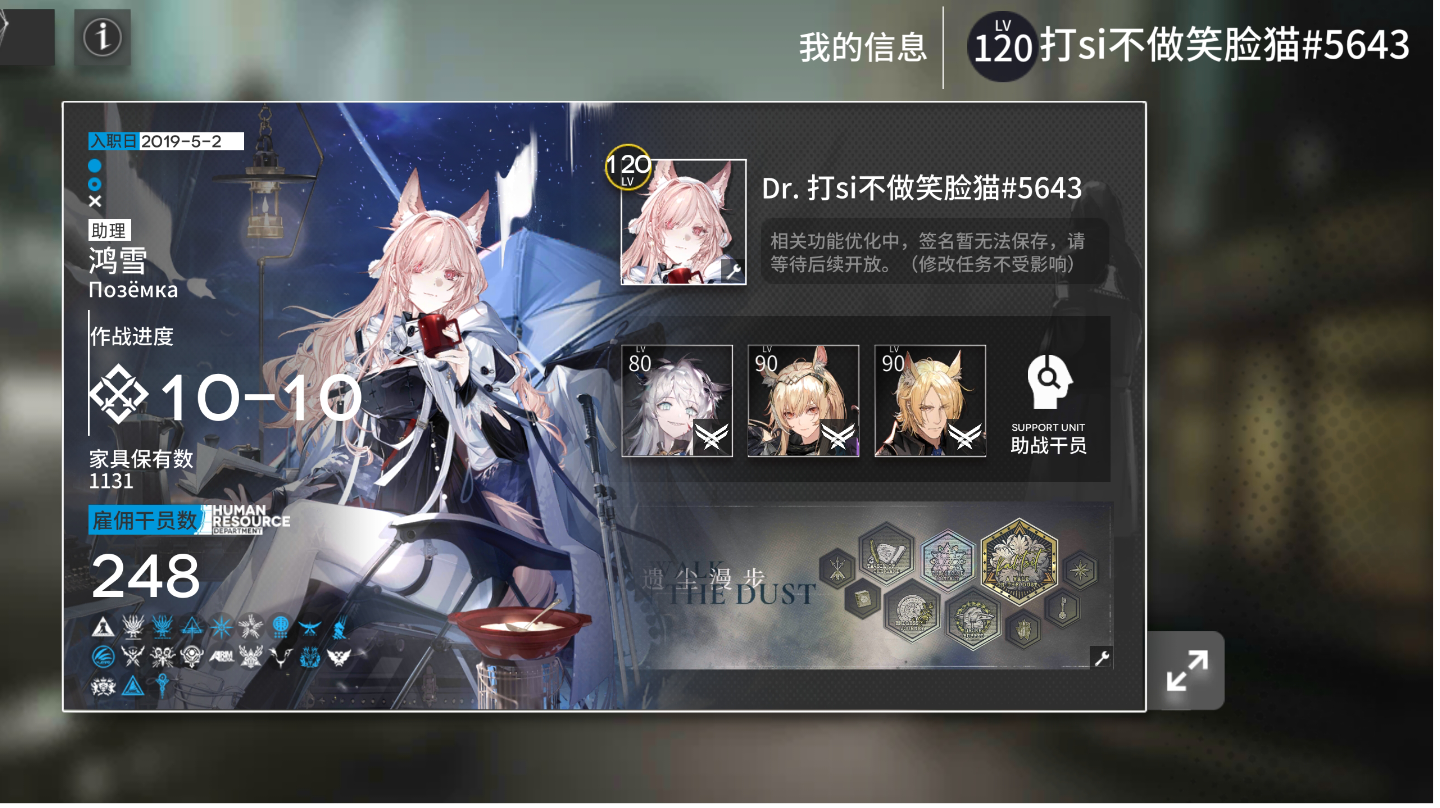
Task: Toggle the hollow blue dot indicator
Action: coord(95,182)
